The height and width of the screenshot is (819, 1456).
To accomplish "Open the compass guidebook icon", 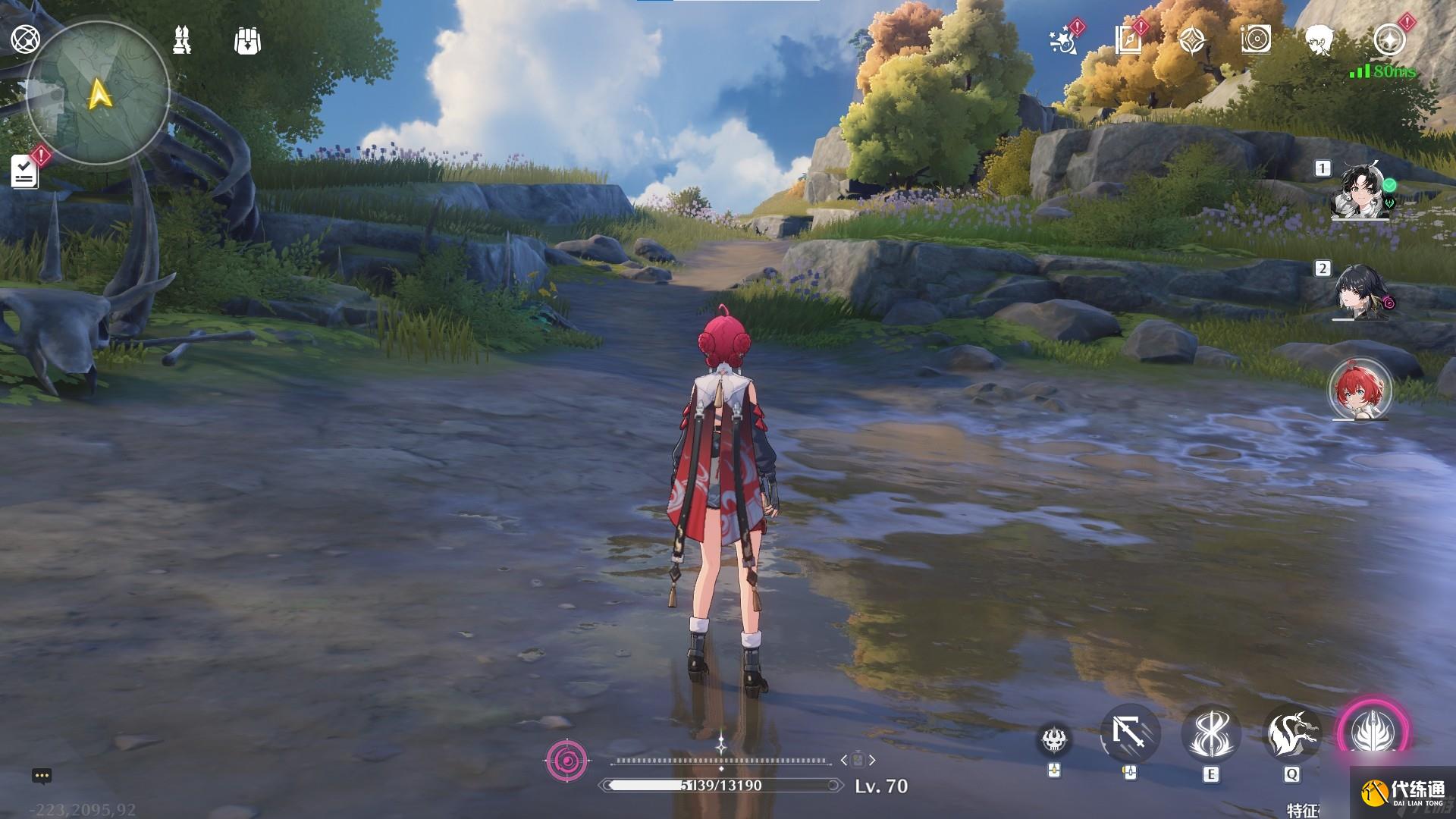I will point(1128,40).
